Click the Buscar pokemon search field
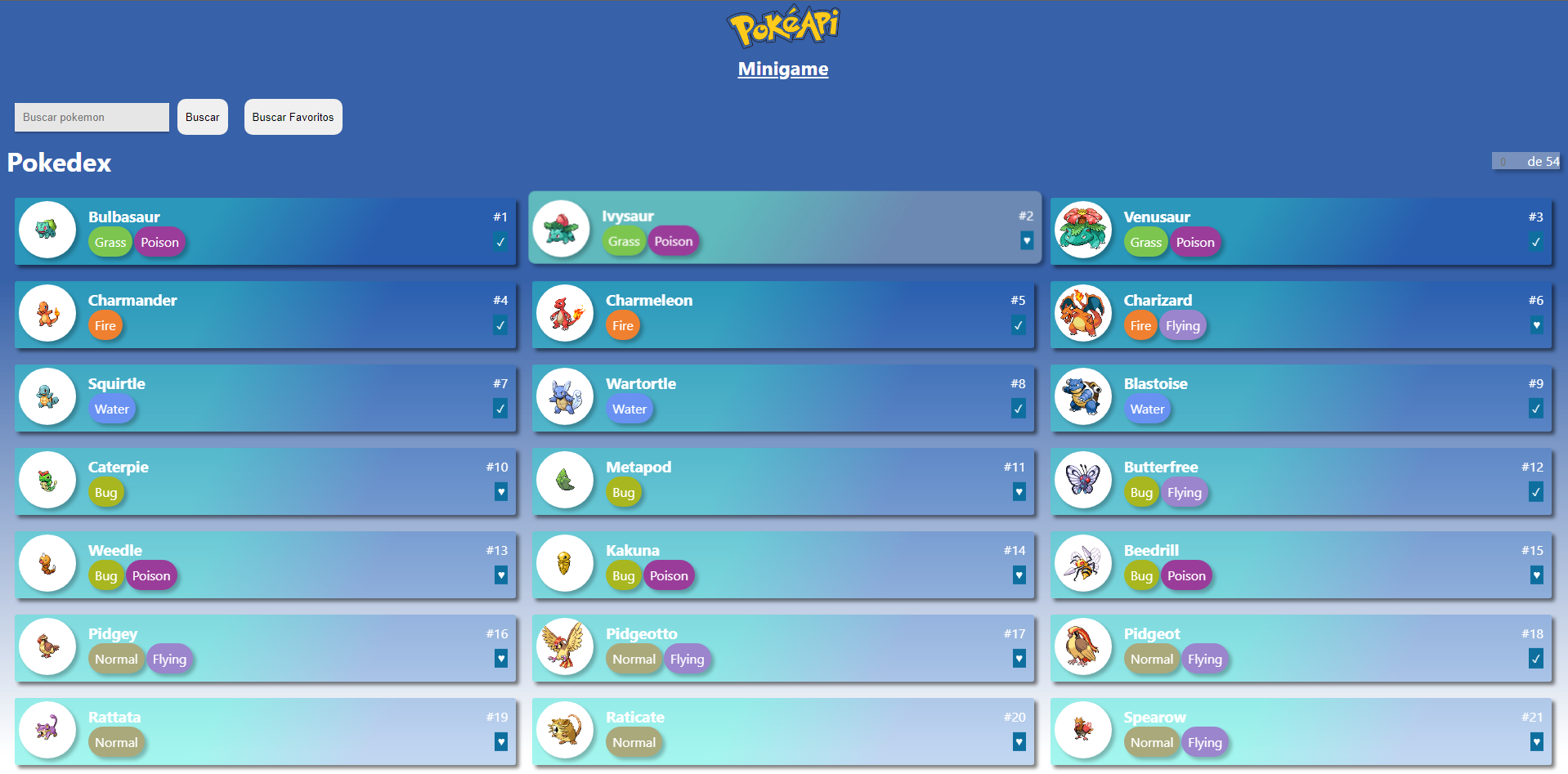This screenshot has height=774, width=1568. (91, 117)
